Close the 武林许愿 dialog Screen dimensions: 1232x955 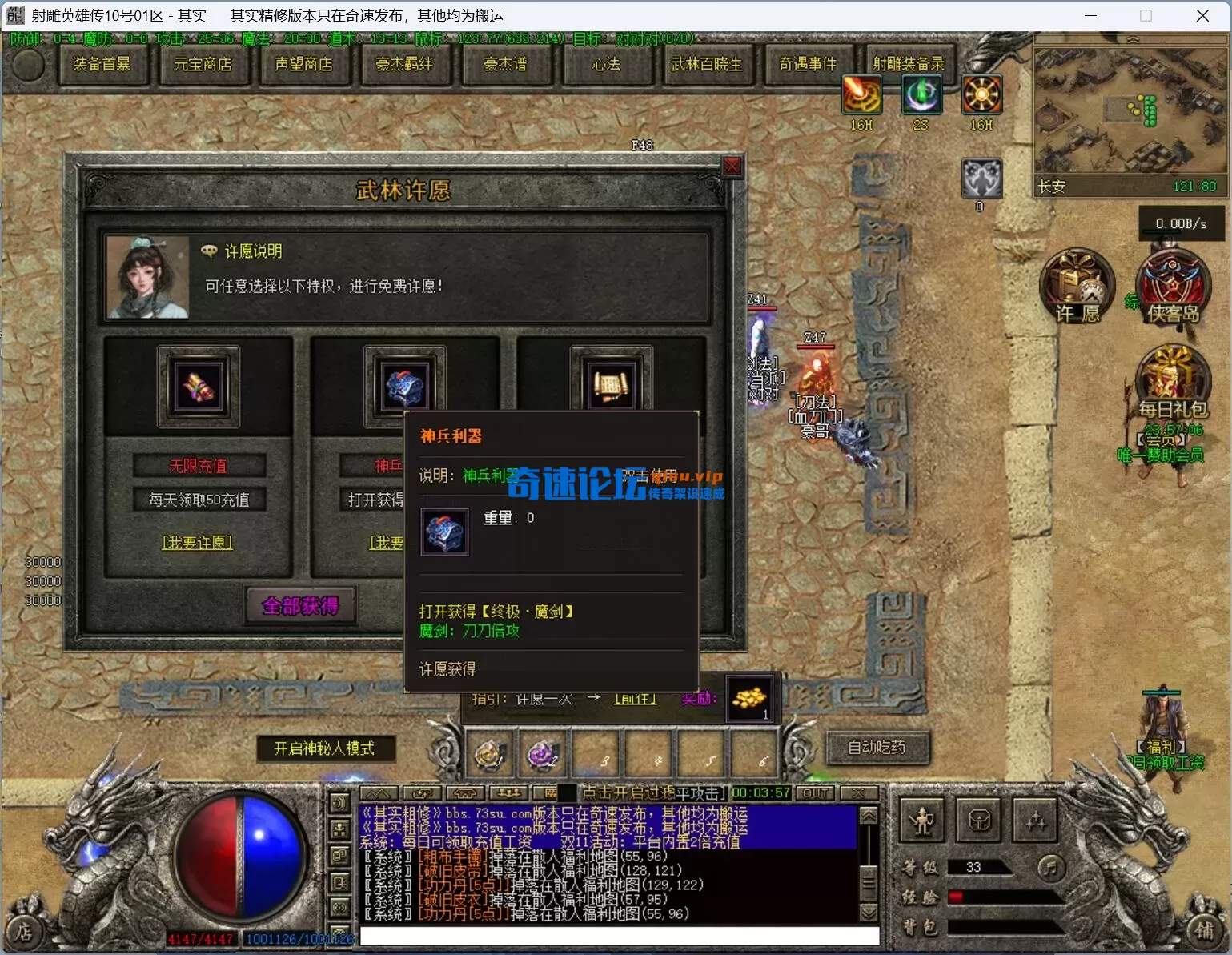click(732, 167)
